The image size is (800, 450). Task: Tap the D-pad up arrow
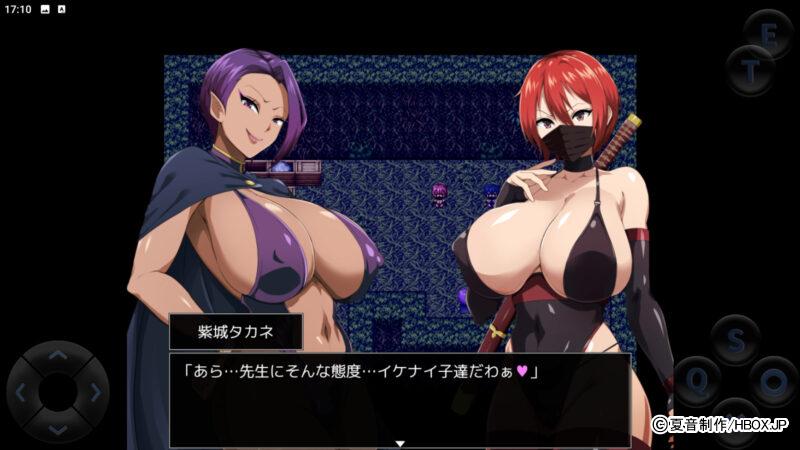[57, 356]
